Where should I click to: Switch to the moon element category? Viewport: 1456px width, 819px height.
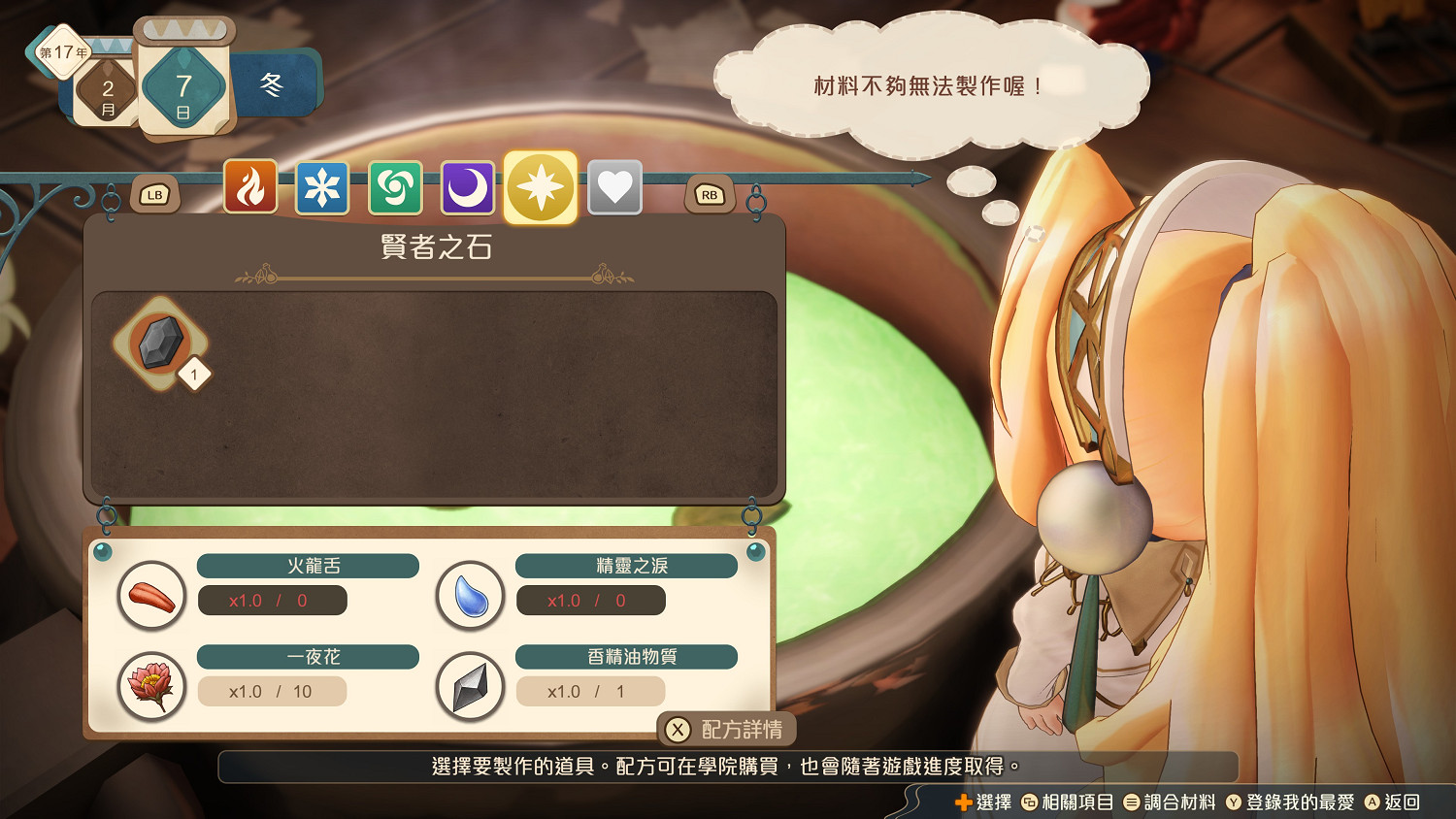coord(469,187)
